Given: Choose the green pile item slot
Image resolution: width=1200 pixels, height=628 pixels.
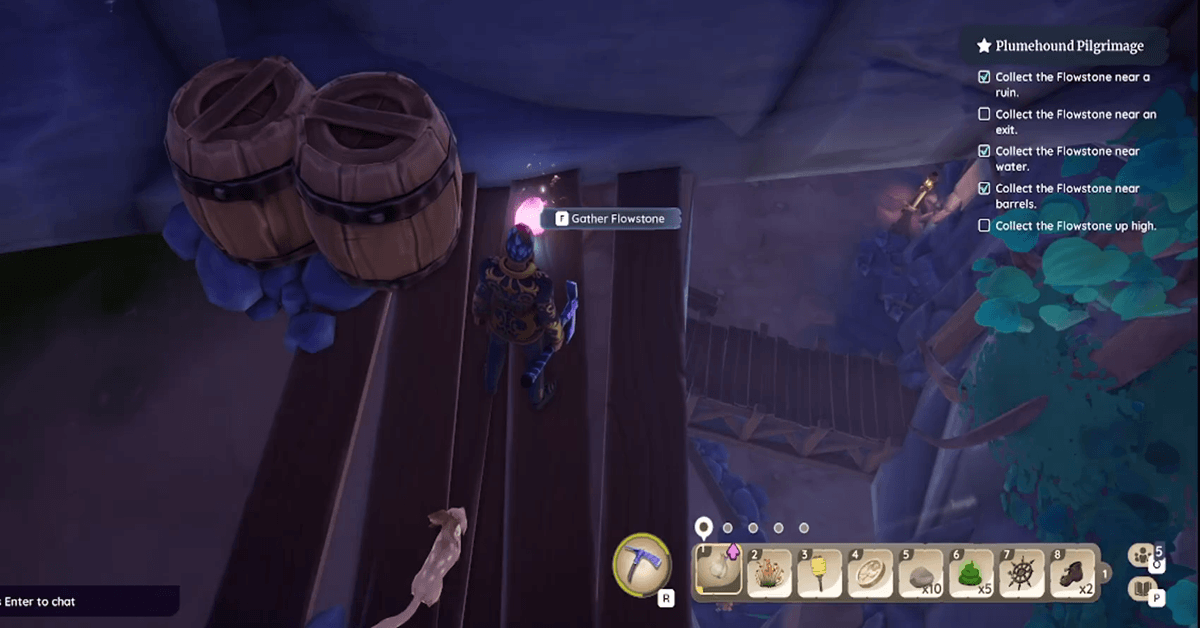Looking at the screenshot, I should [x=970, y=572].
